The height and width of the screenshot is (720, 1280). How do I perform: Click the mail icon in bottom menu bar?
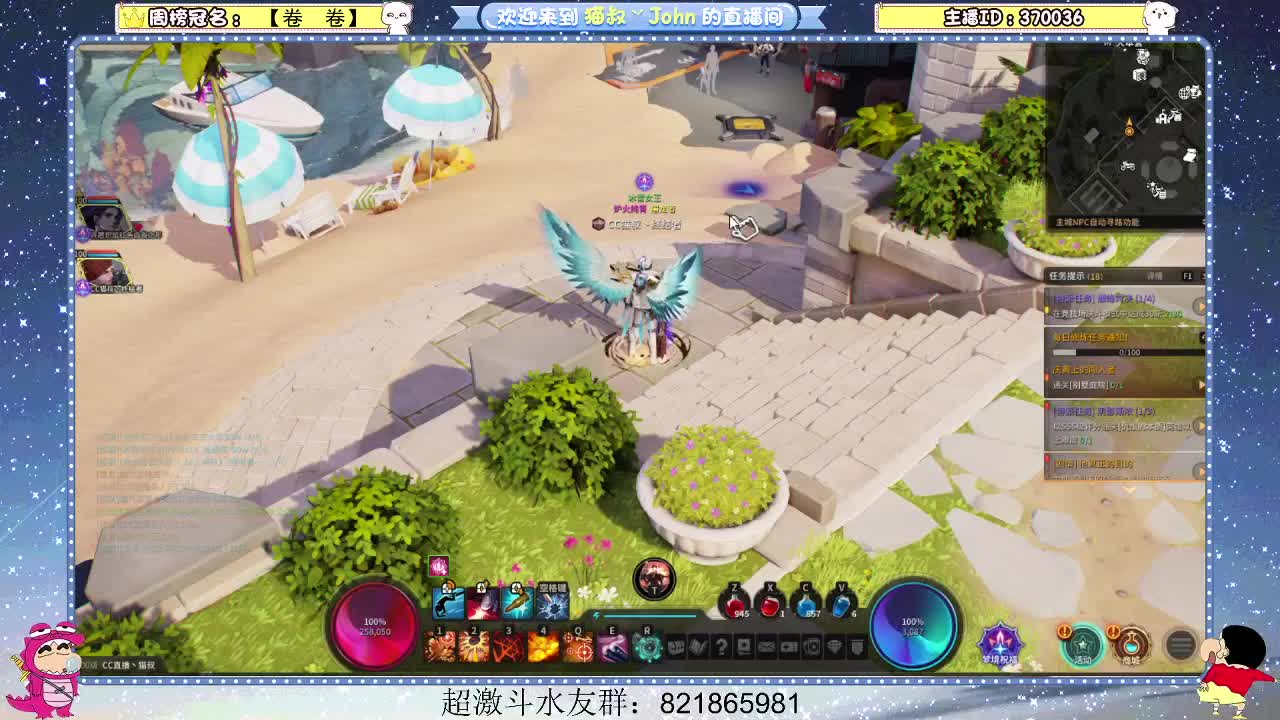(x=765, y=646)
